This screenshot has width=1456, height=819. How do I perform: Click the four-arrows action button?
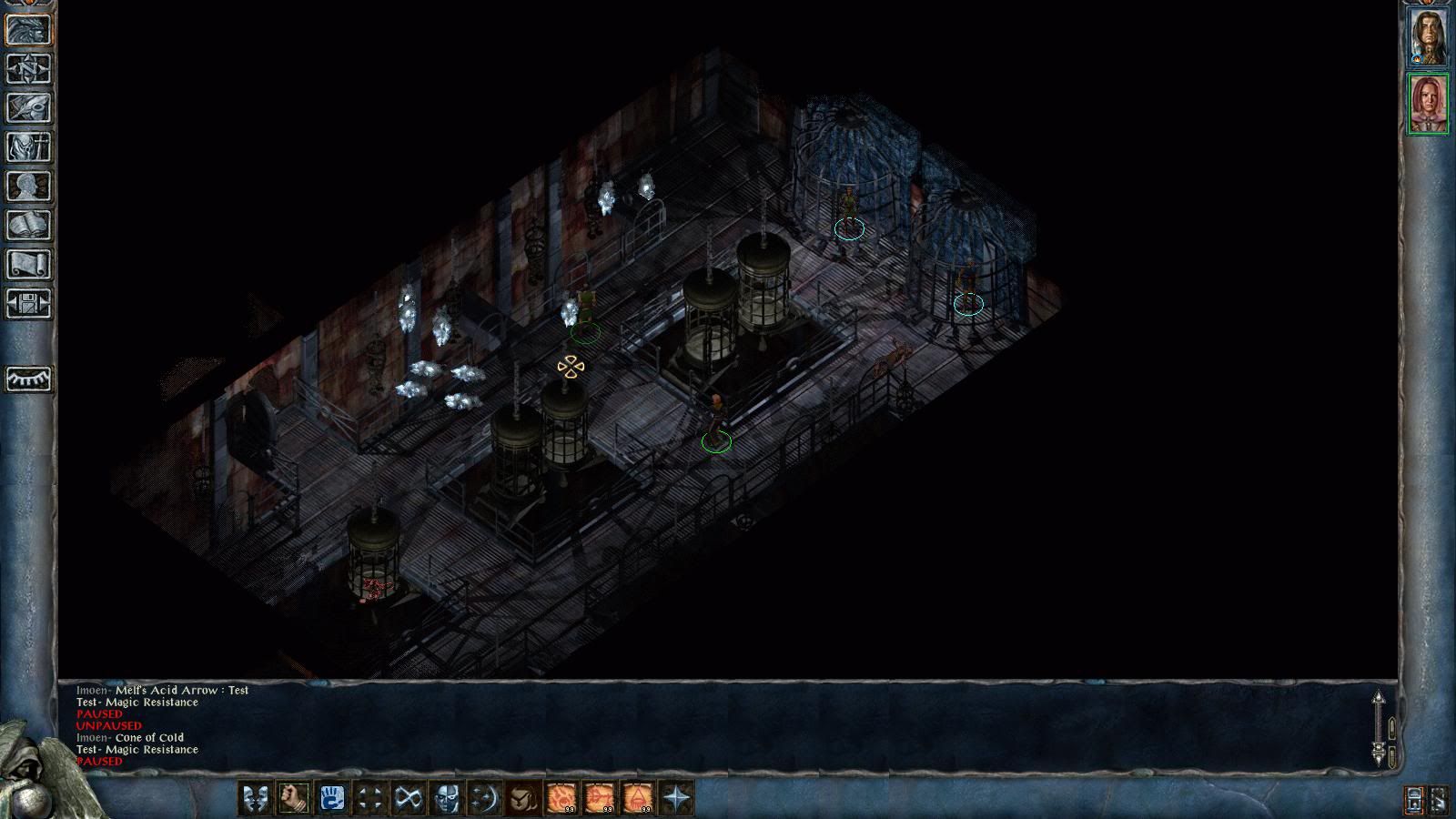[x=369, y=799]
